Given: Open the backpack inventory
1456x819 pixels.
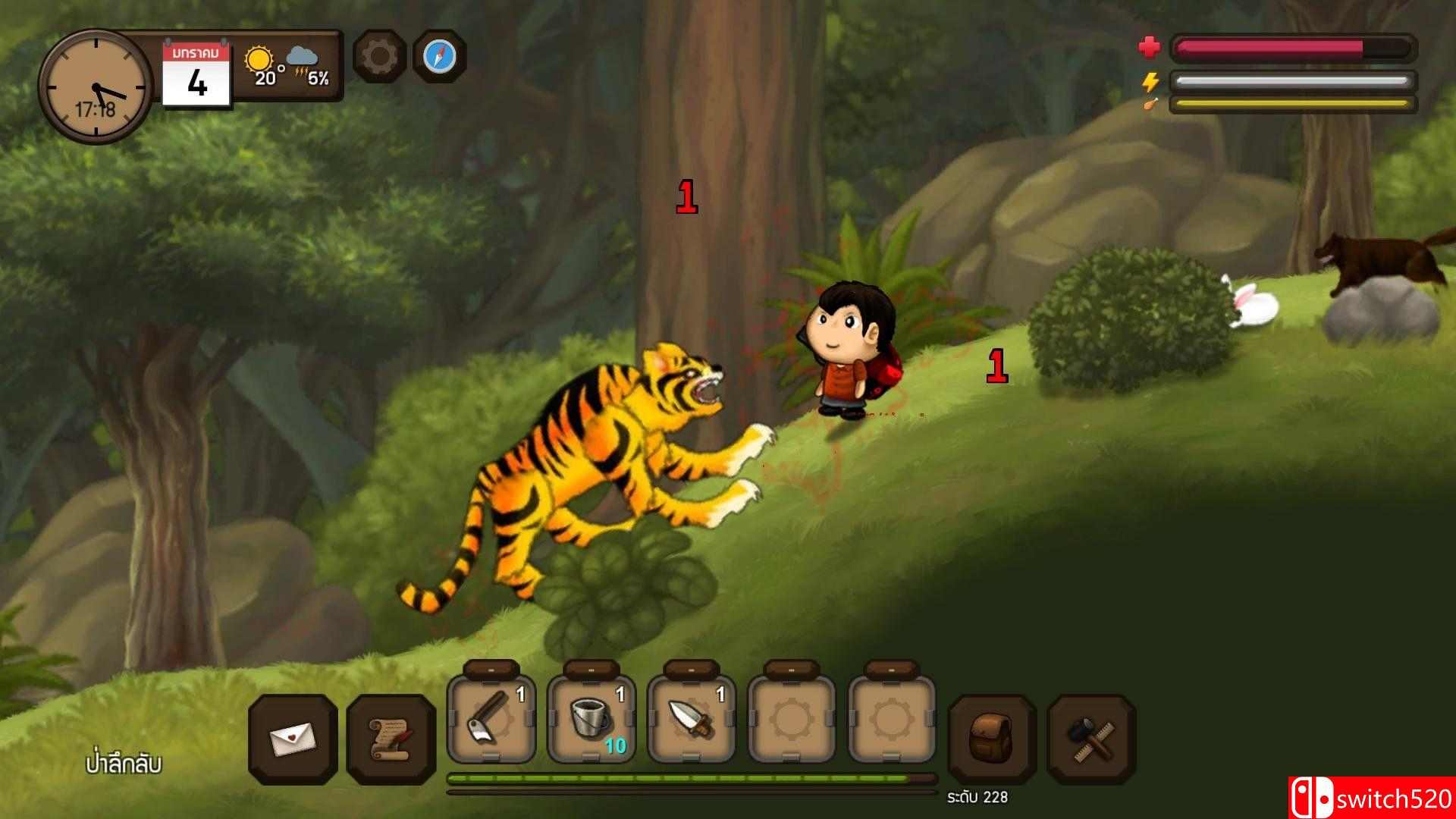Looking at the screenshot, I should (x=992, y=739).
